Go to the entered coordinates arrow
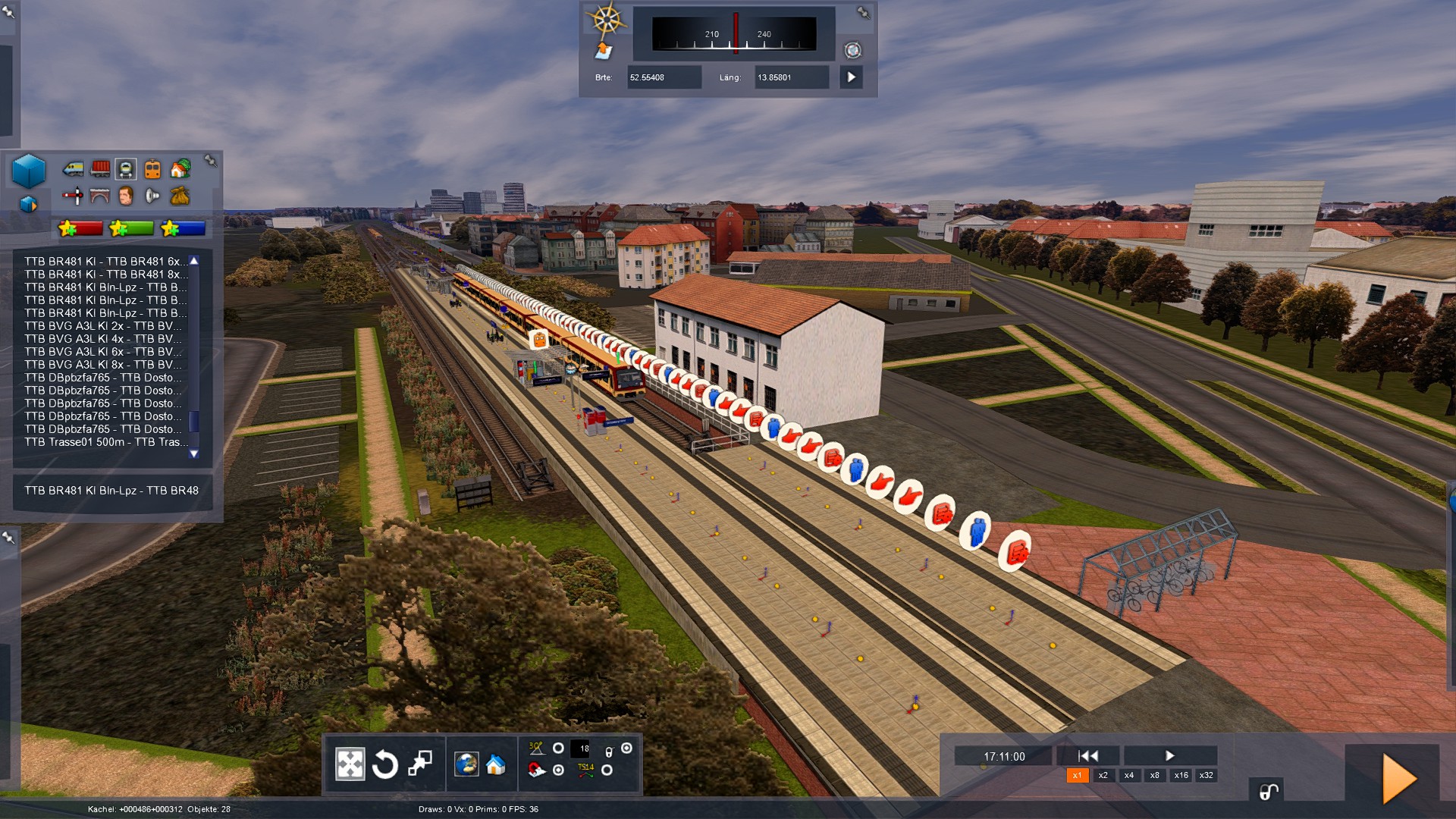1456x819 pixels. pos(851,77)
